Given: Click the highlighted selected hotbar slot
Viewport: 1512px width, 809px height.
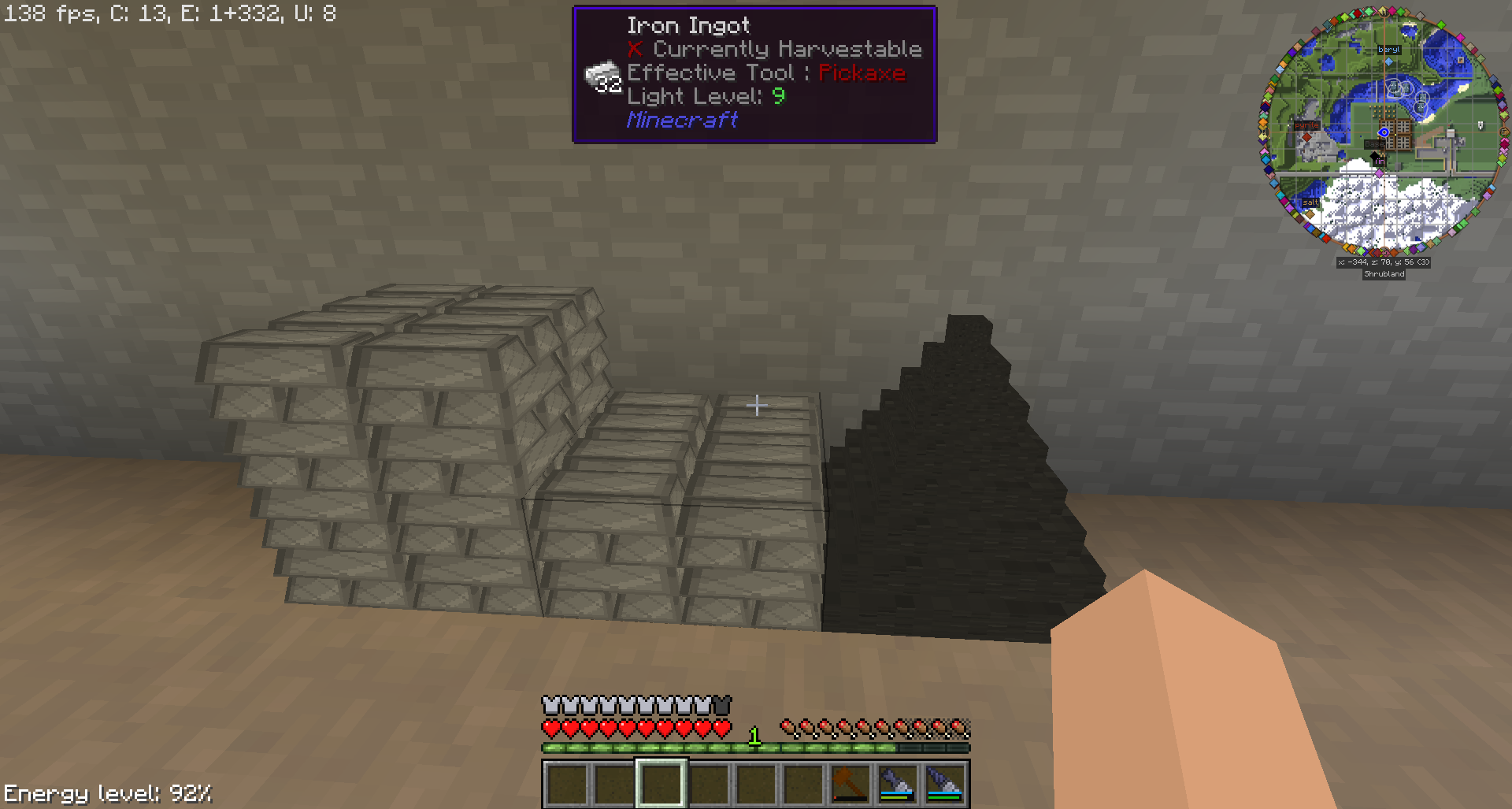Looking at the screenshot, I should (661, 783).
